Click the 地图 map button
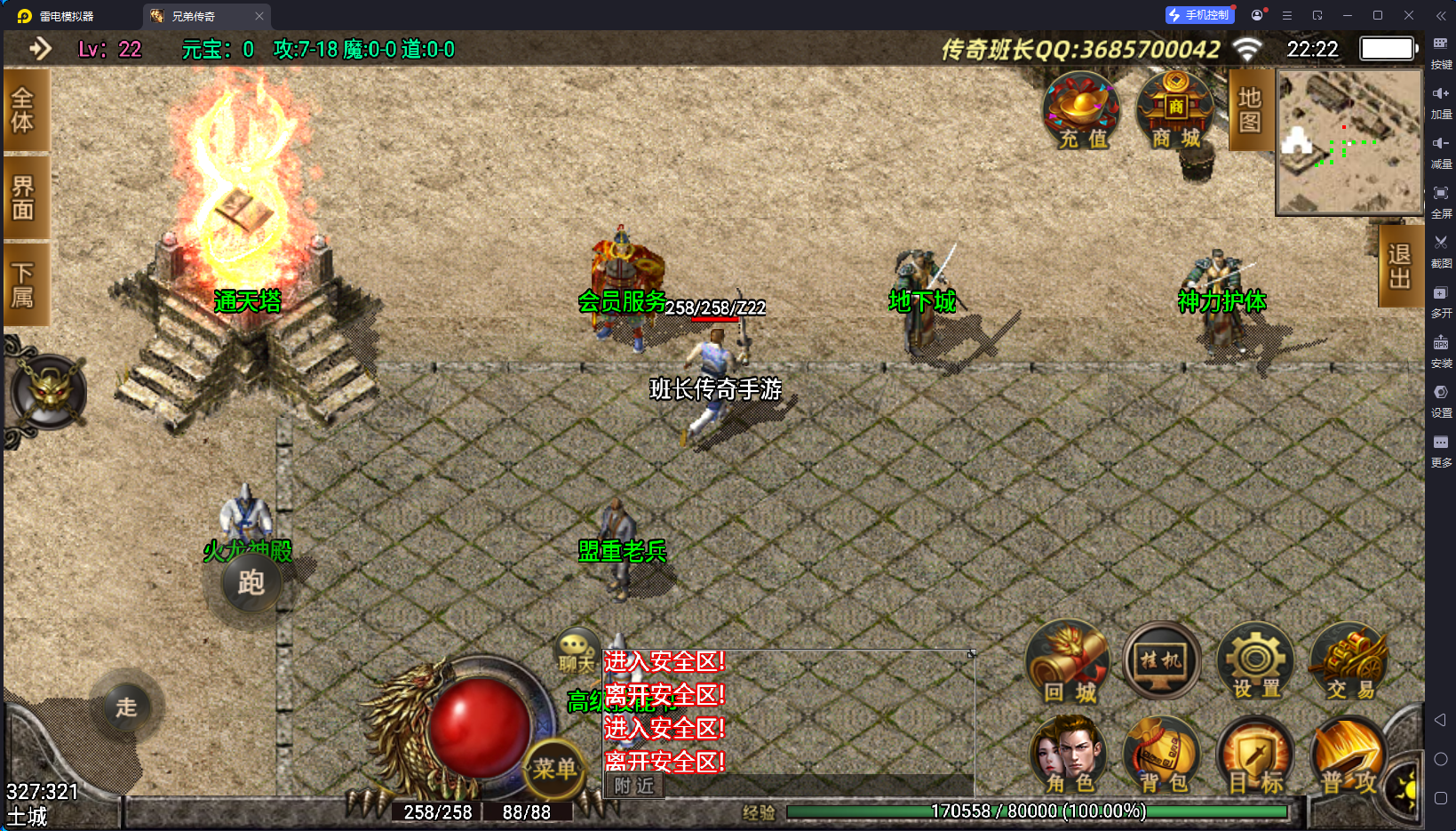This screenshot has width=1456, height=831. [x=1249, y=110]
